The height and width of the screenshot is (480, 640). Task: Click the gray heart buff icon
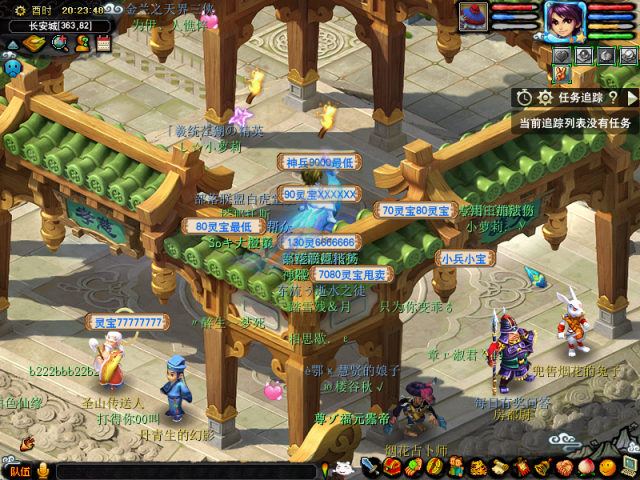tap(562, 55)
